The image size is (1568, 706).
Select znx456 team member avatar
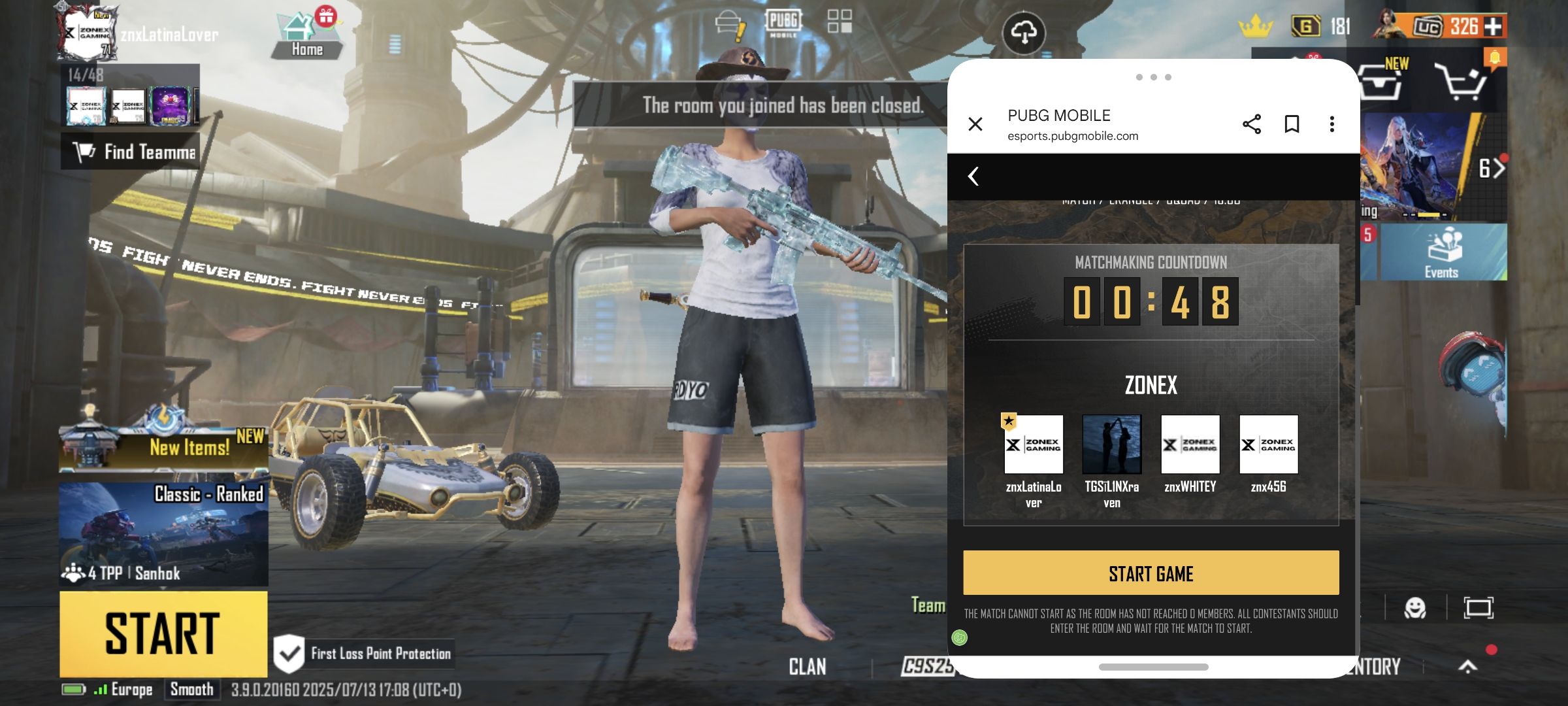point(1268,445)
